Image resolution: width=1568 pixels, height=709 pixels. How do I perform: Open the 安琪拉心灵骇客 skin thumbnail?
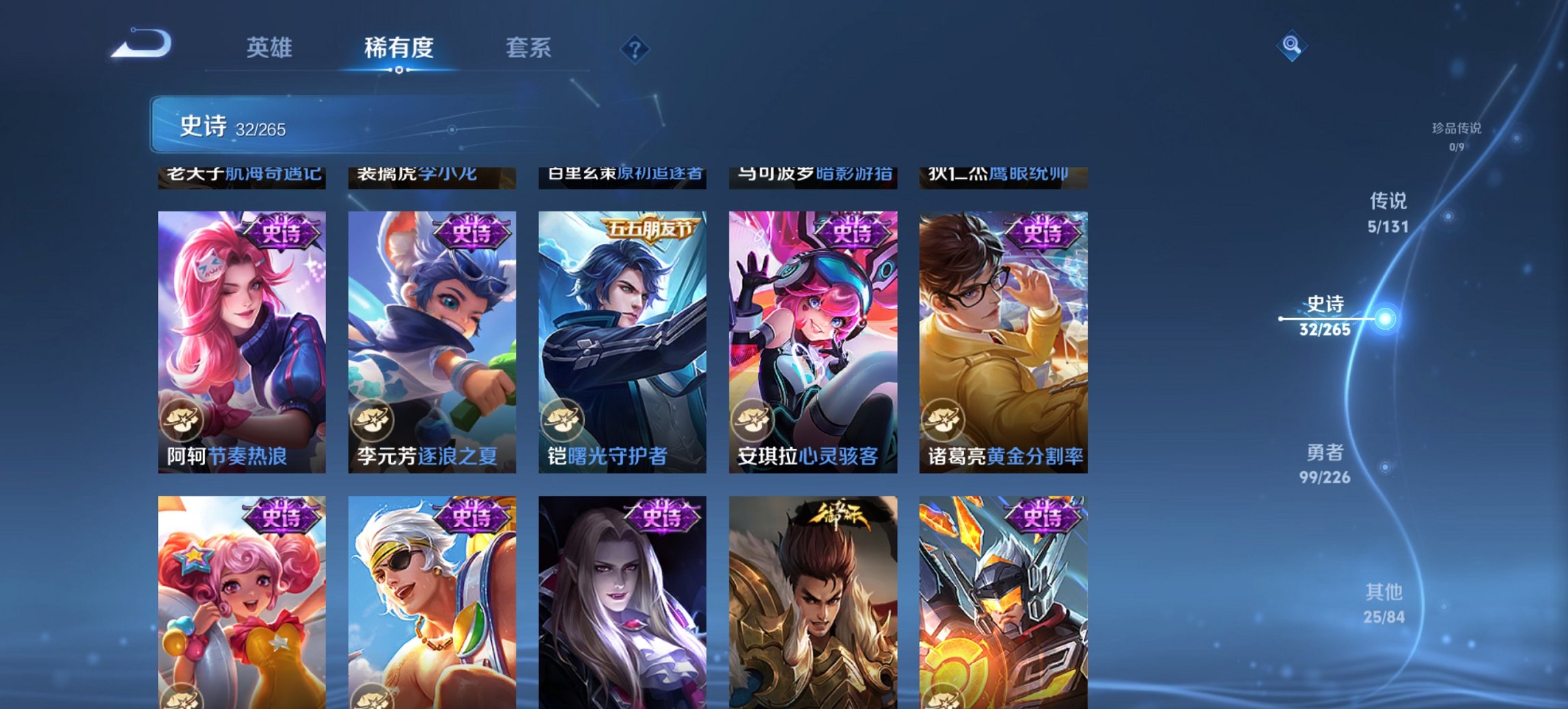click(813, 335)
